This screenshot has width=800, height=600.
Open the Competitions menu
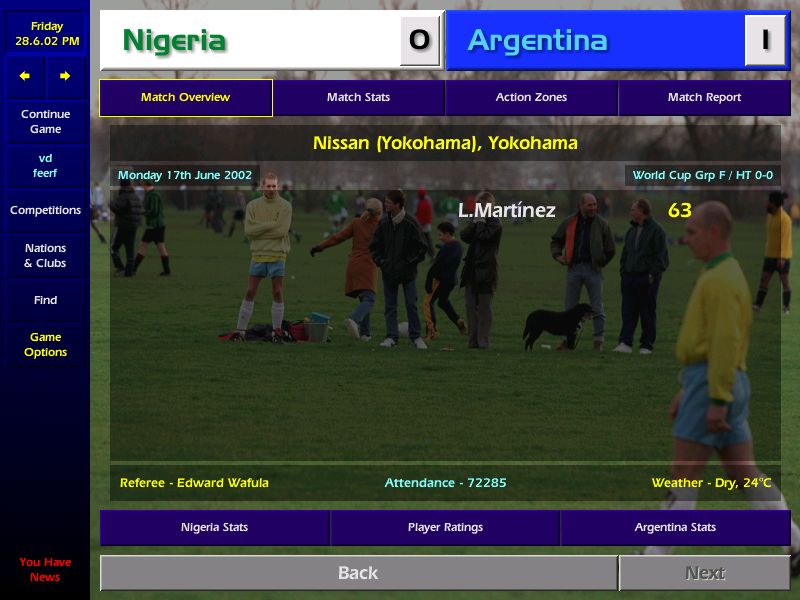[x=45, y=210]
